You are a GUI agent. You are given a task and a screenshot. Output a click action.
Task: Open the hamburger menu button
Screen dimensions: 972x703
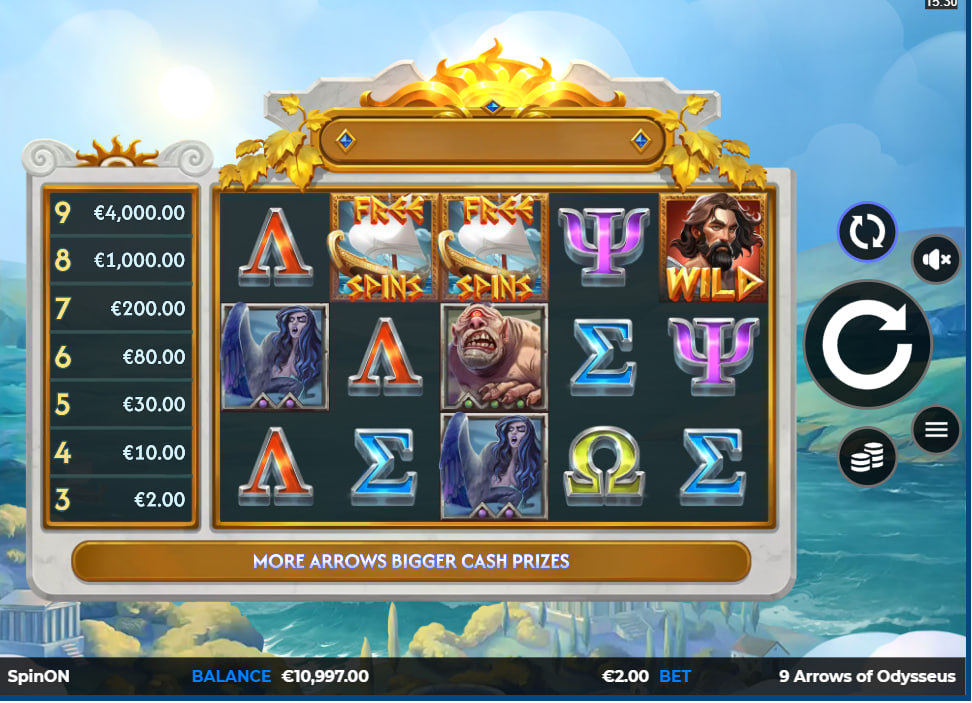tap(936, 430)
